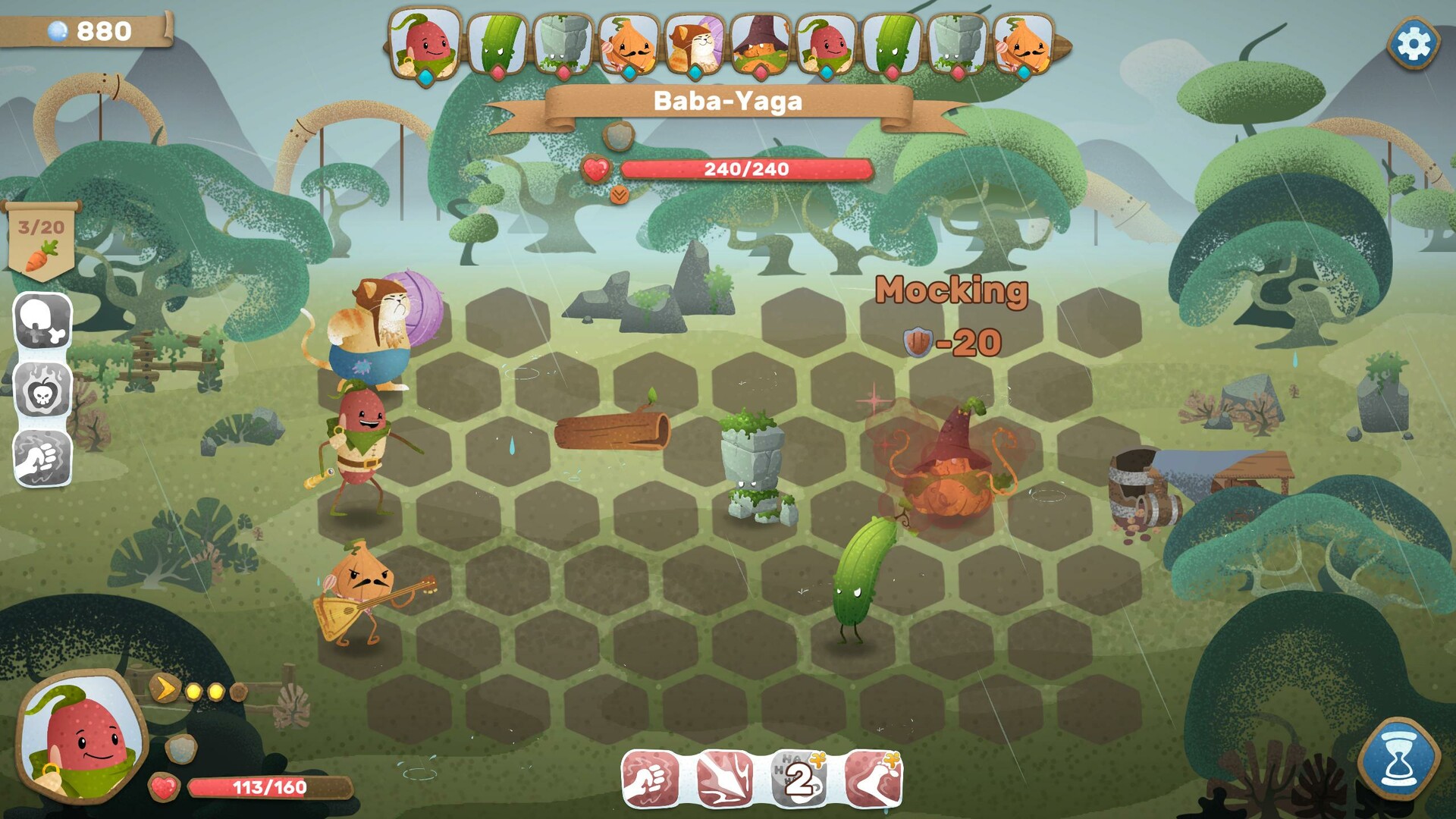
Task: Choose the laughing ability on cooldown
Action: tap(799, 778)
